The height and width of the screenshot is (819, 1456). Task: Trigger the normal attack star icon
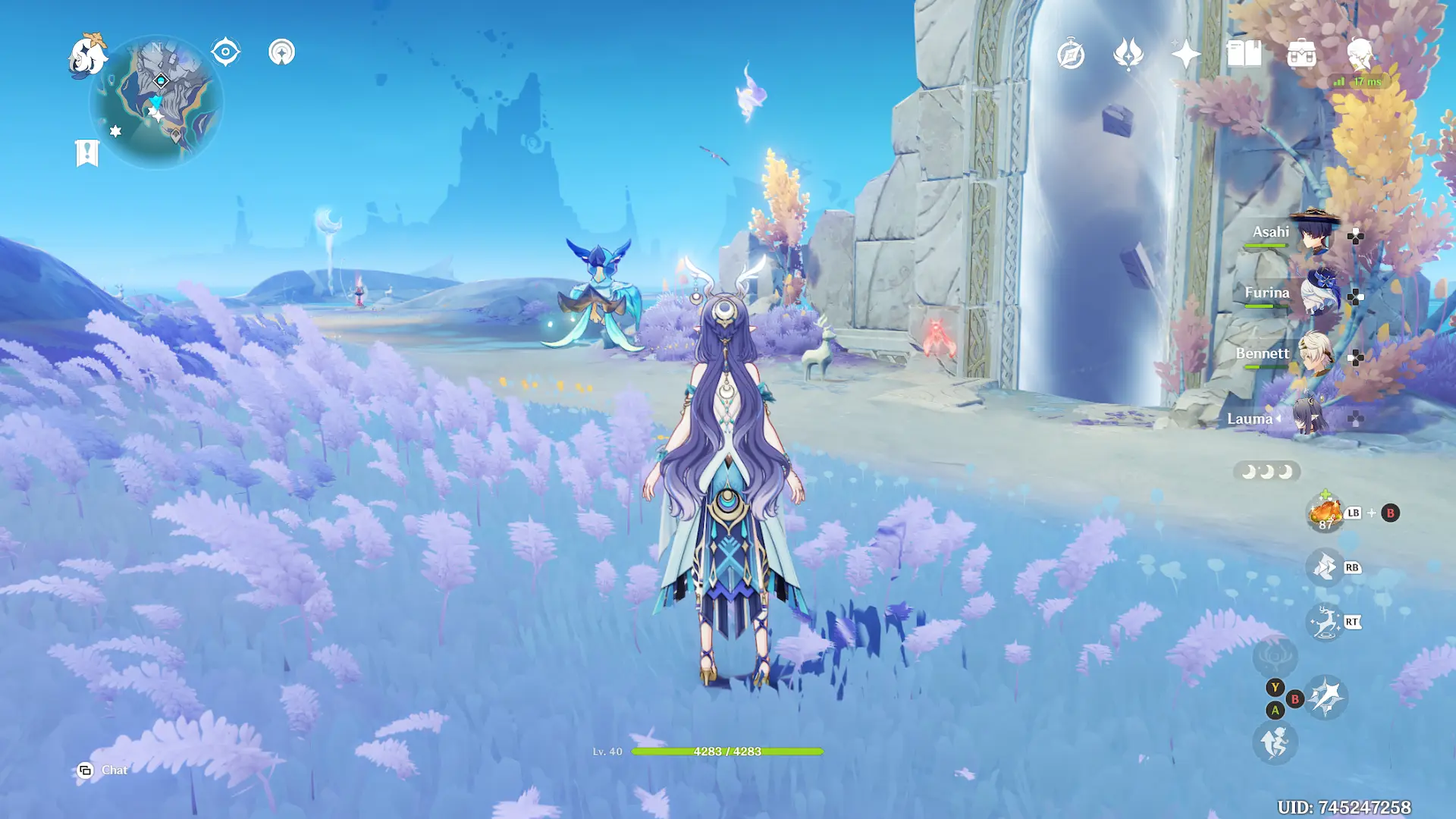click(x=1326, y=698)
